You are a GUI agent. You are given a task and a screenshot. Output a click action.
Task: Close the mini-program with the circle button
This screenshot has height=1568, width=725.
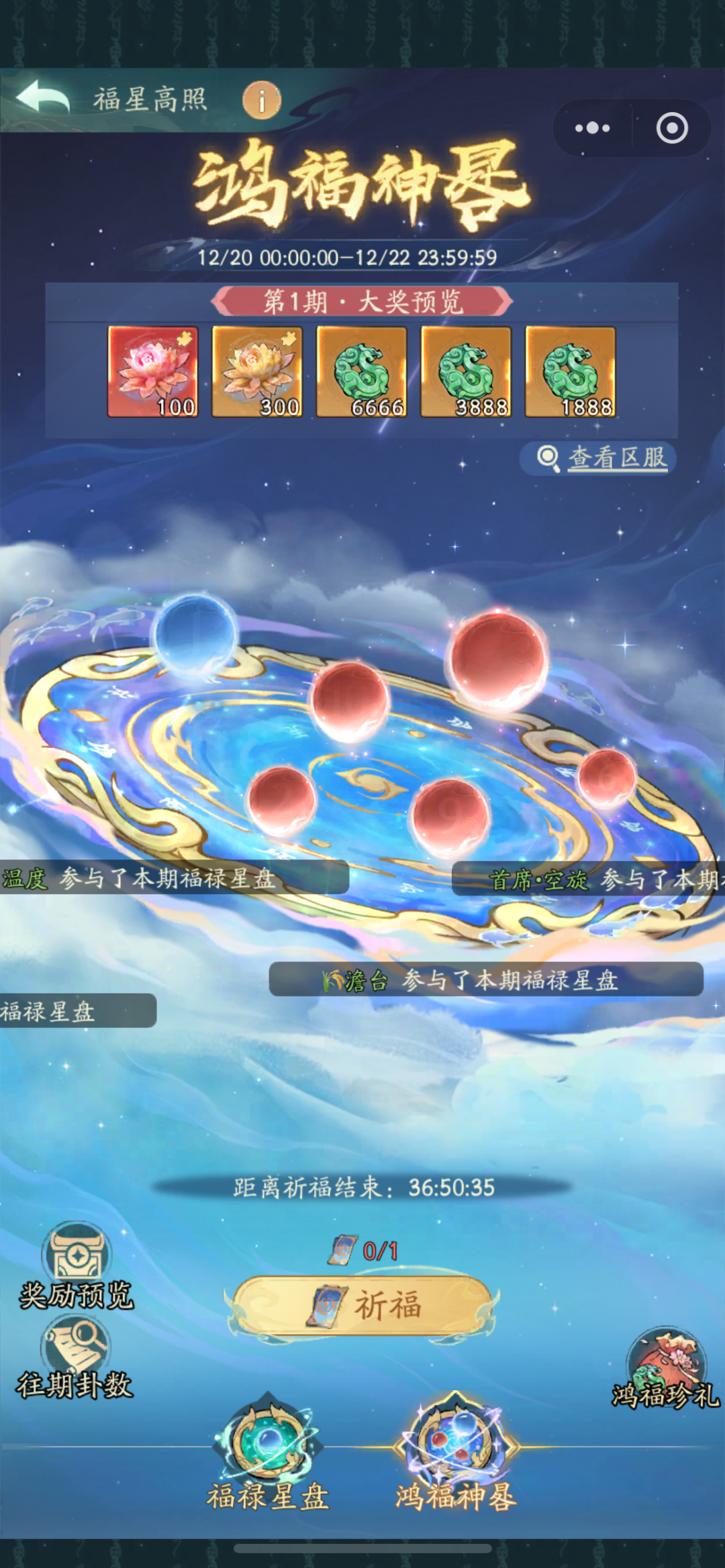point(671,128)
